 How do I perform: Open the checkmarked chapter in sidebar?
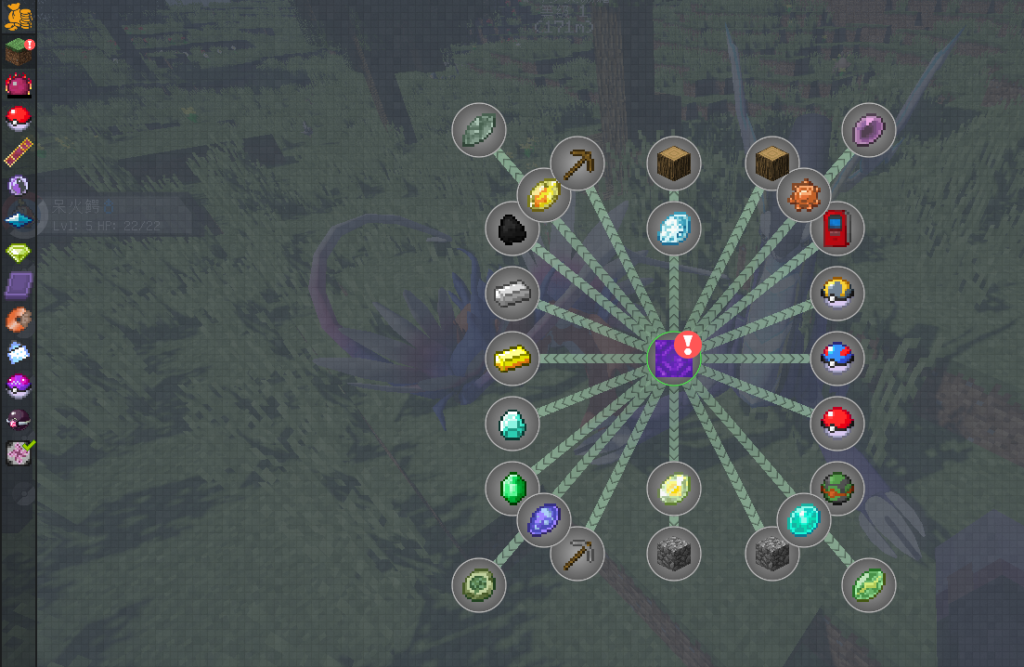18,452
